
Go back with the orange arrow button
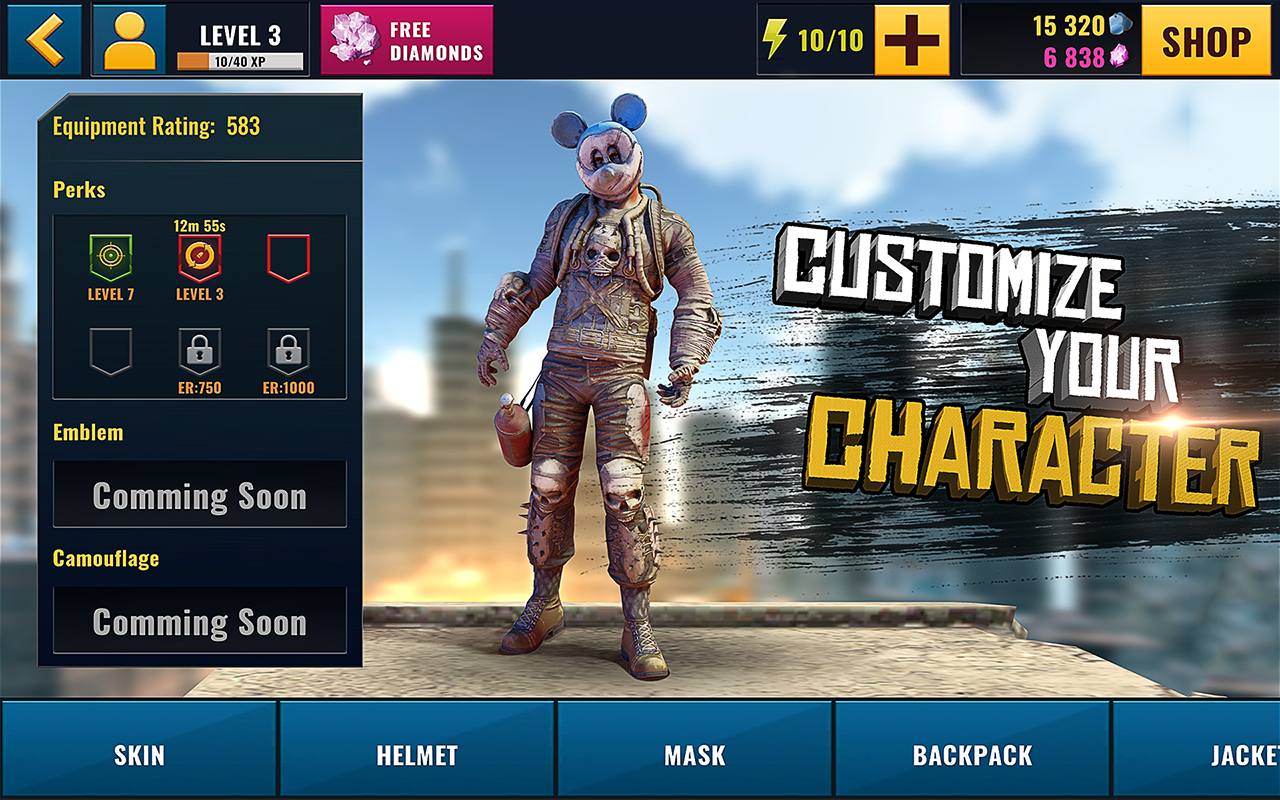click(x=45, y=40)
